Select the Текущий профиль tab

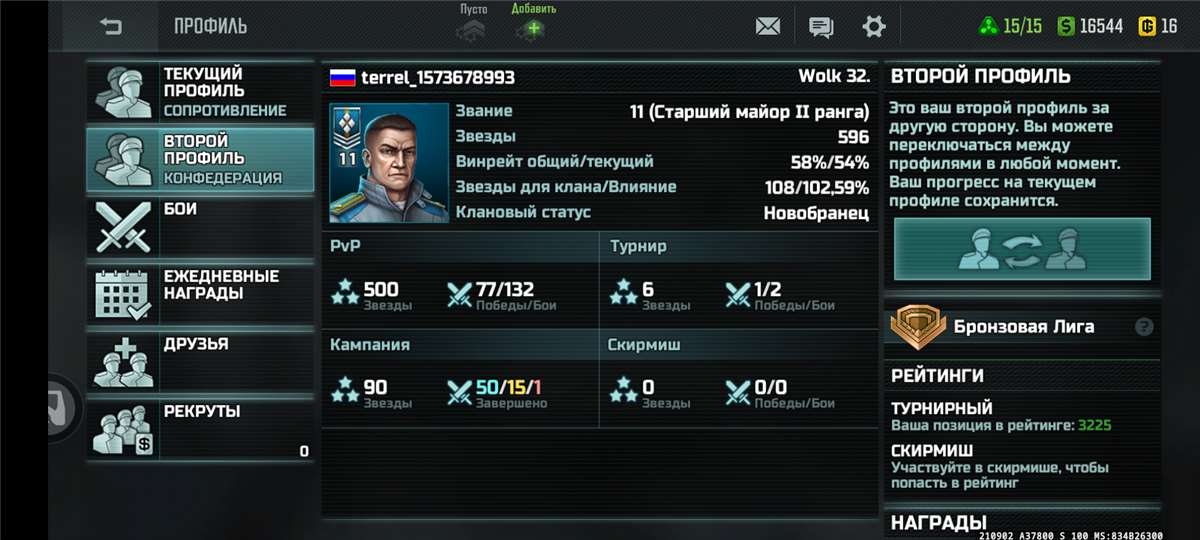[200, 91]
